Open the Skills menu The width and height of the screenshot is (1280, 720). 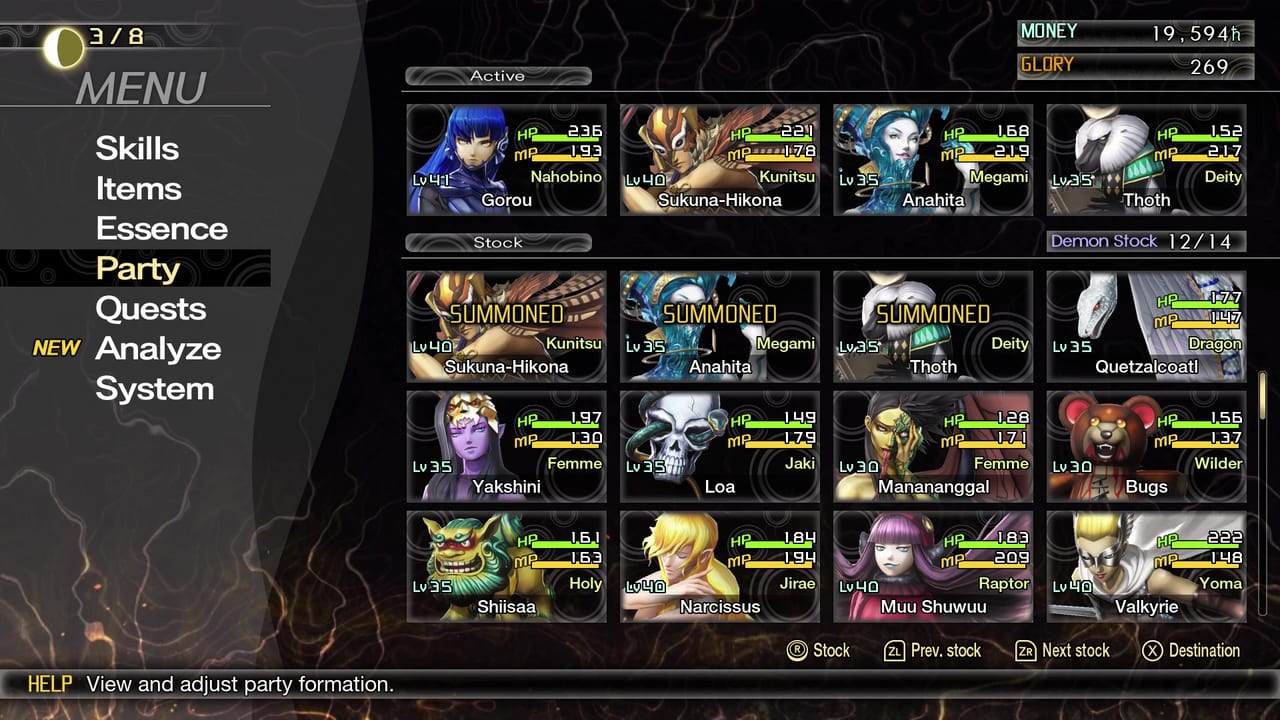pyautogui.click(x=137, y=148)
